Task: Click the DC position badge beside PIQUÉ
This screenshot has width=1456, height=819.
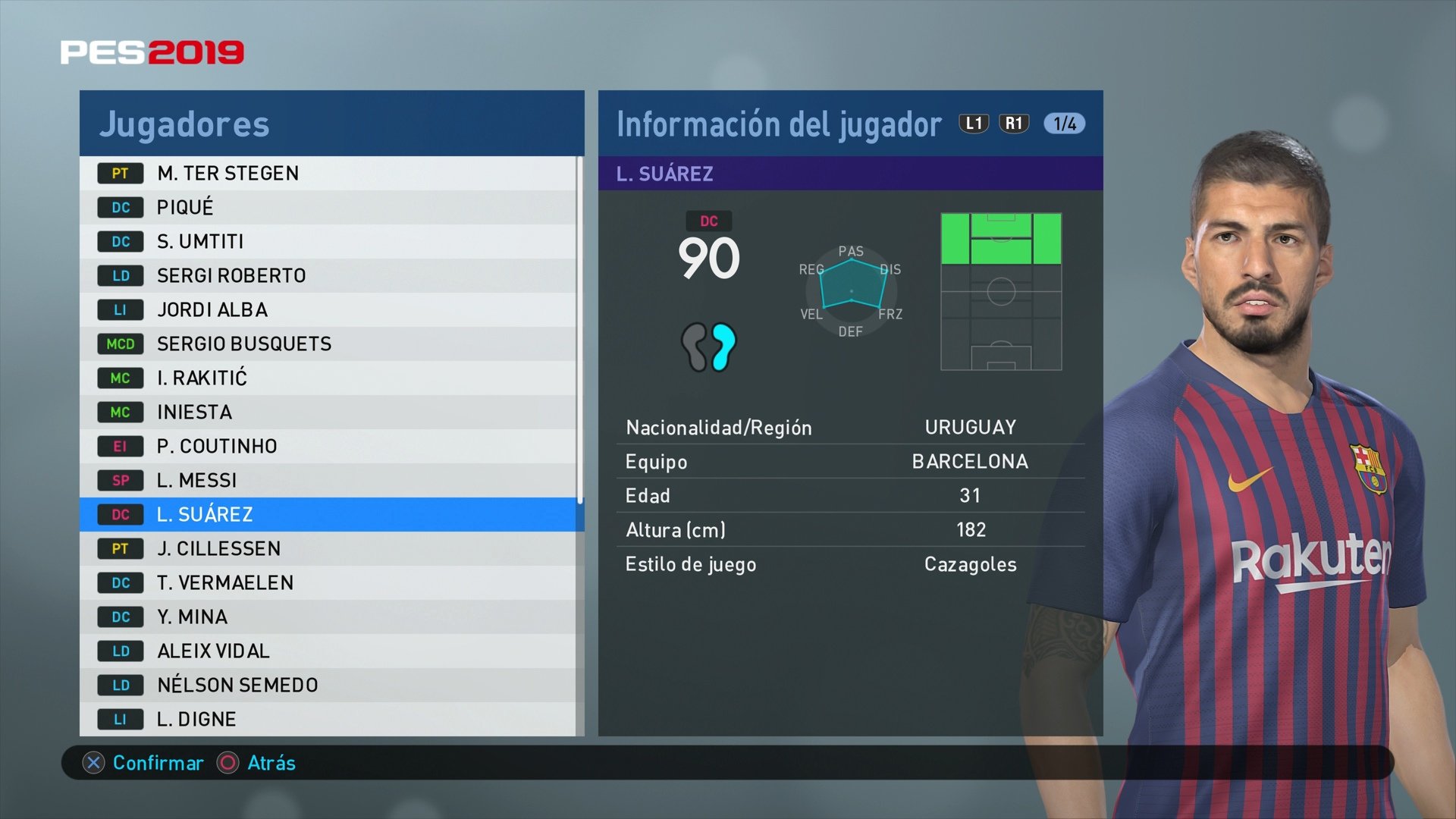Action: coord(121,207)
